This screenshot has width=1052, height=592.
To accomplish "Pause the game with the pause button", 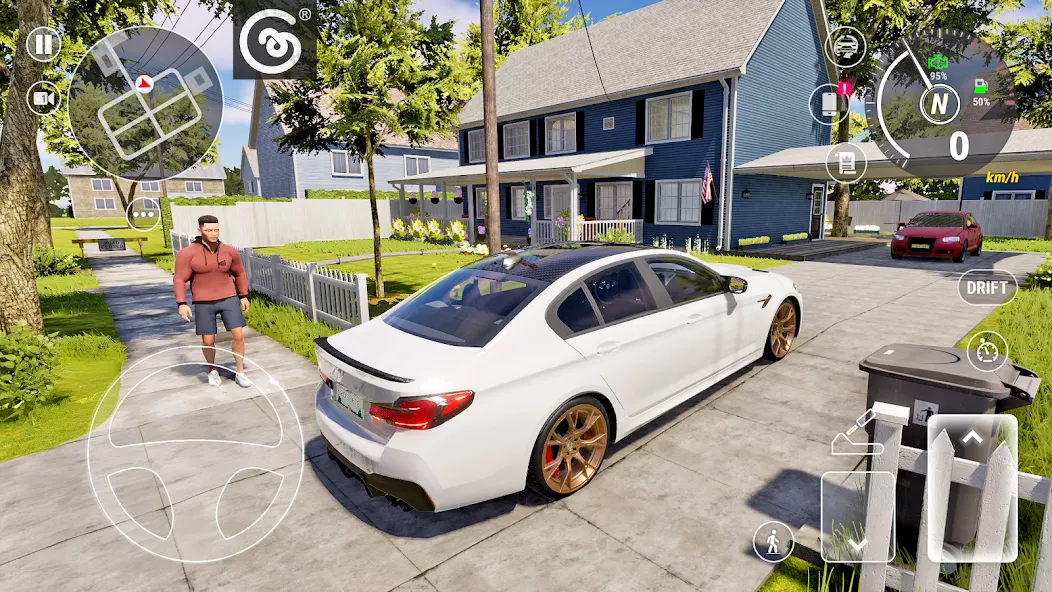I will coord(43,44).
